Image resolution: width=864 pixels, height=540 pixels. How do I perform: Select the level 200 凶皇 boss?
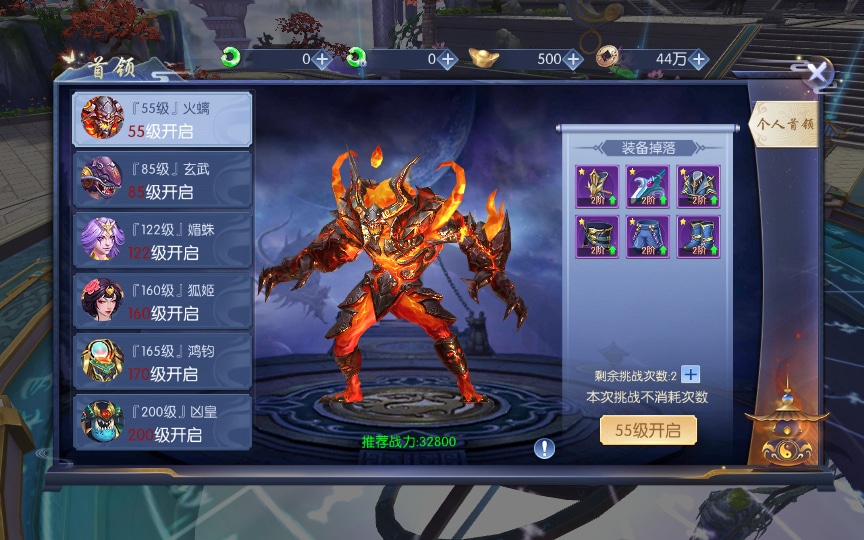[x=163, y=423]
